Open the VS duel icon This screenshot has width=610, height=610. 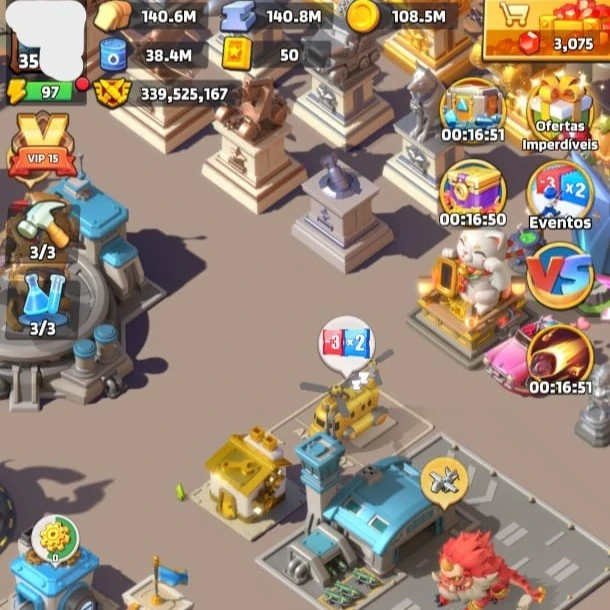(560, 277)
